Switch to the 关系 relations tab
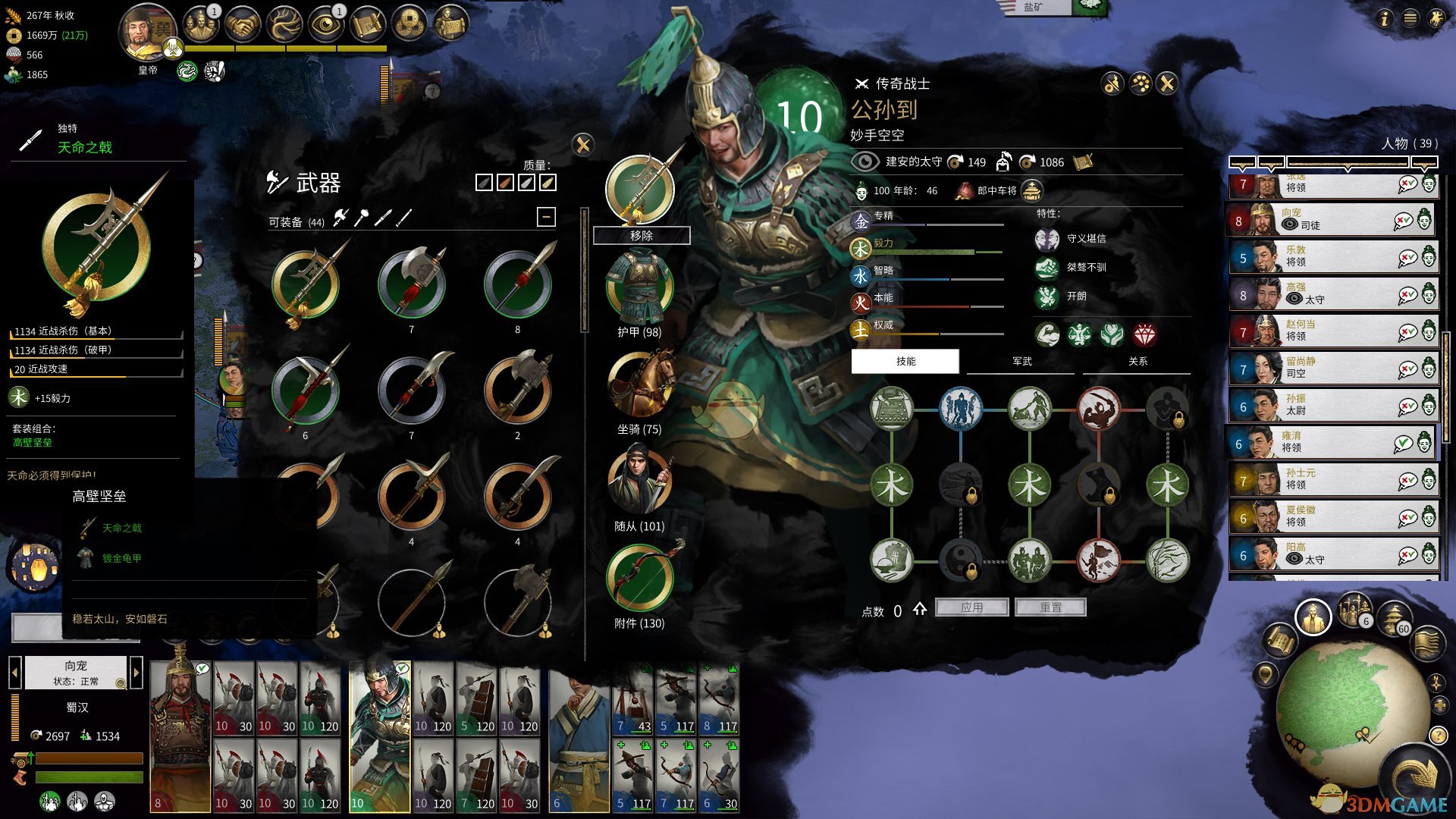Image resolution: width=1456 pixels, height=819 pixels. coord(1137,362)
